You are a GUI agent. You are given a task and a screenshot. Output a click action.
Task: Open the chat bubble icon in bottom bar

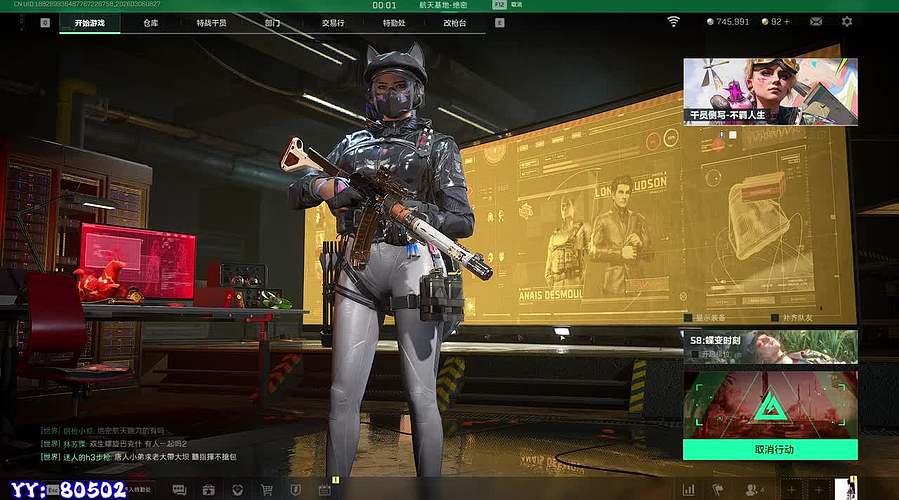tap(179, 490)
